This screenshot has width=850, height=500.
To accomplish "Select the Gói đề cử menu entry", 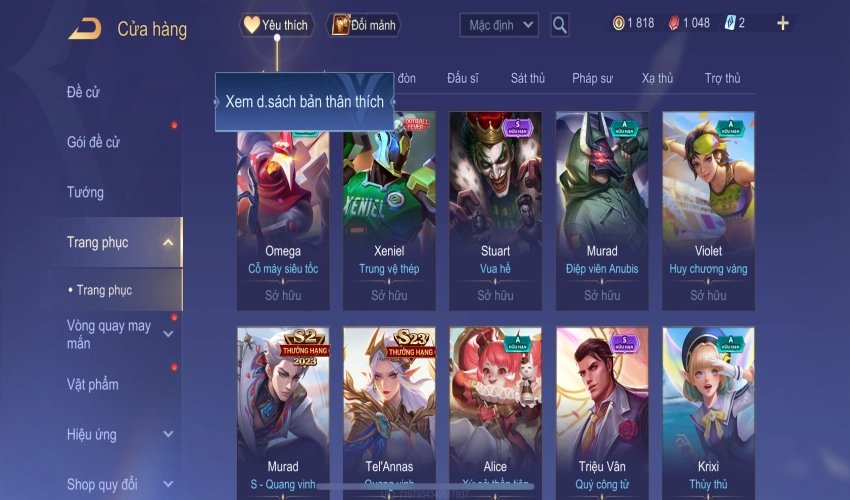I will tap(94, 142).
